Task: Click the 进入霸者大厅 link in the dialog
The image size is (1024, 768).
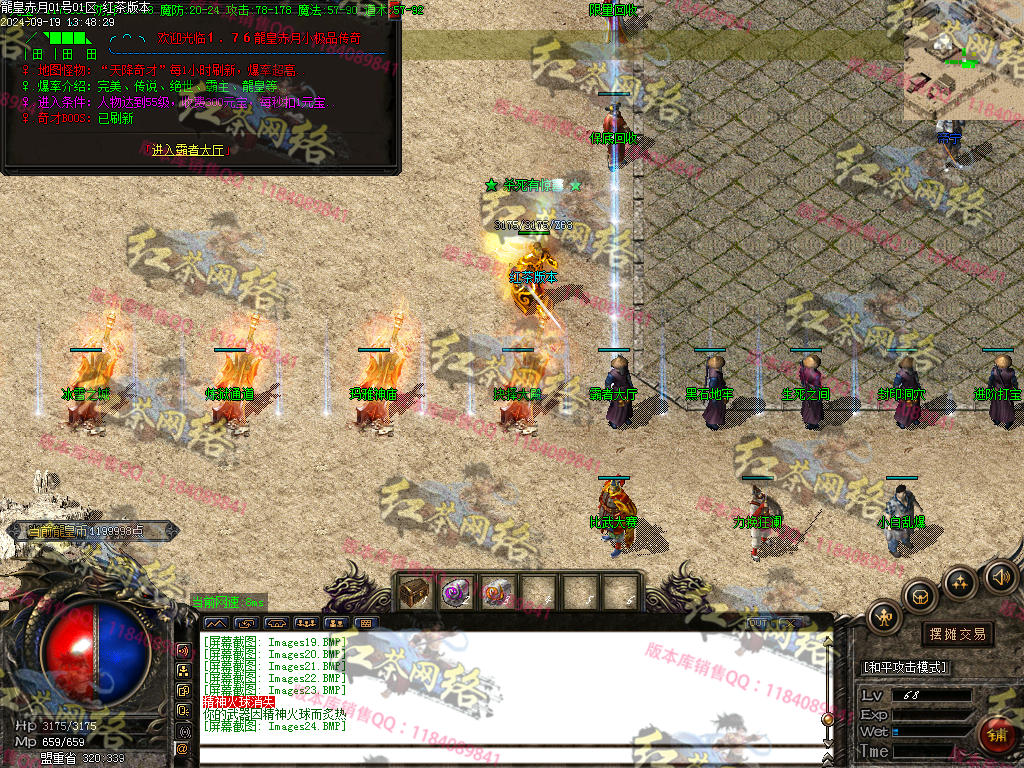Action: [x=189, y=150]
